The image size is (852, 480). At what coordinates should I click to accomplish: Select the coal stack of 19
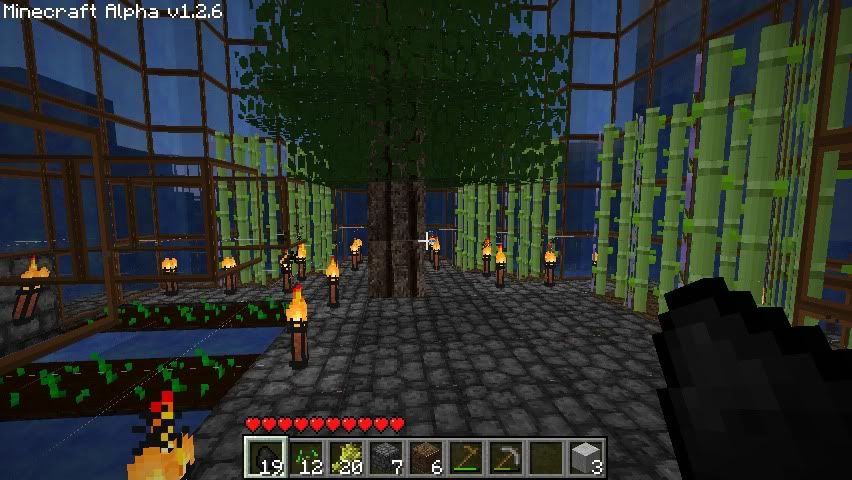[x=264, y=458]
